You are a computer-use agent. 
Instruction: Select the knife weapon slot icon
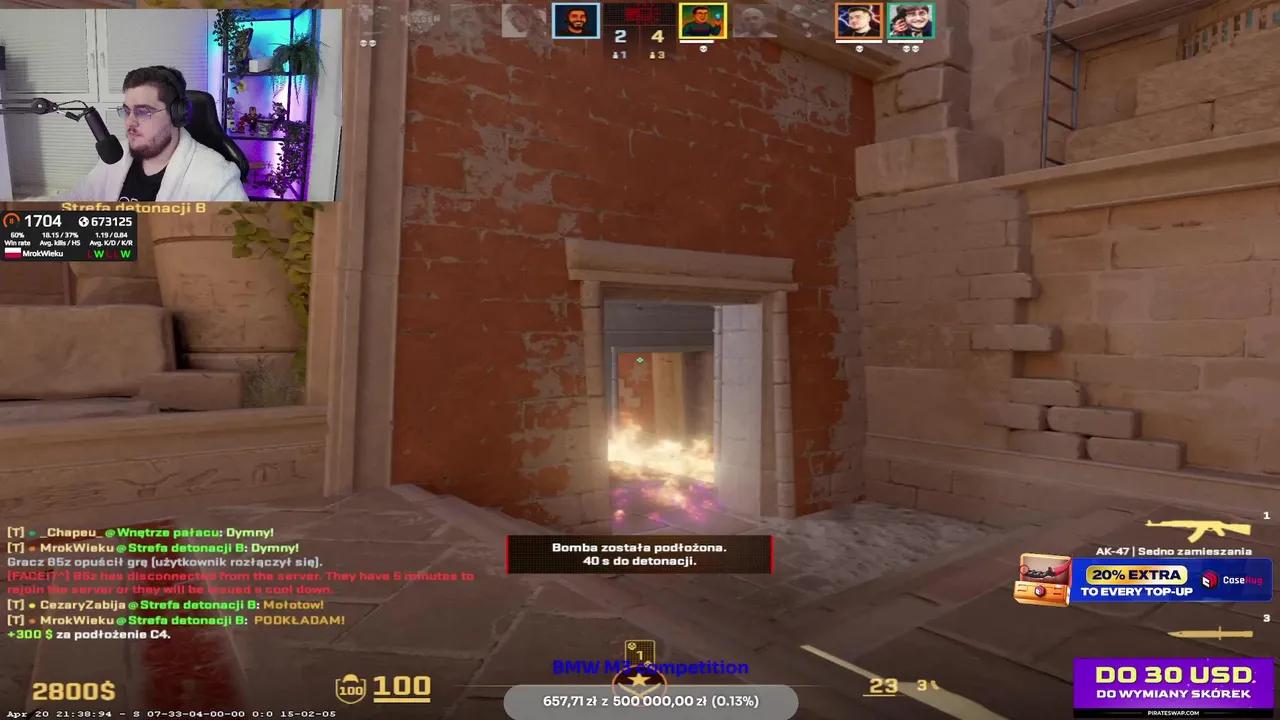(x=1211, y=633)
